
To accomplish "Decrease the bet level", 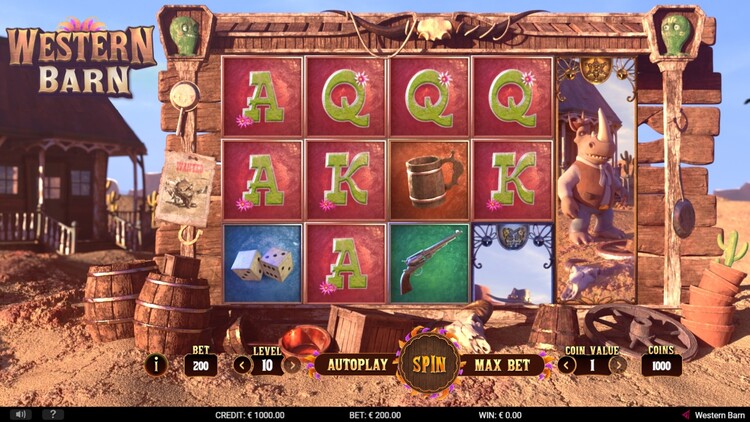I will 243,364.
